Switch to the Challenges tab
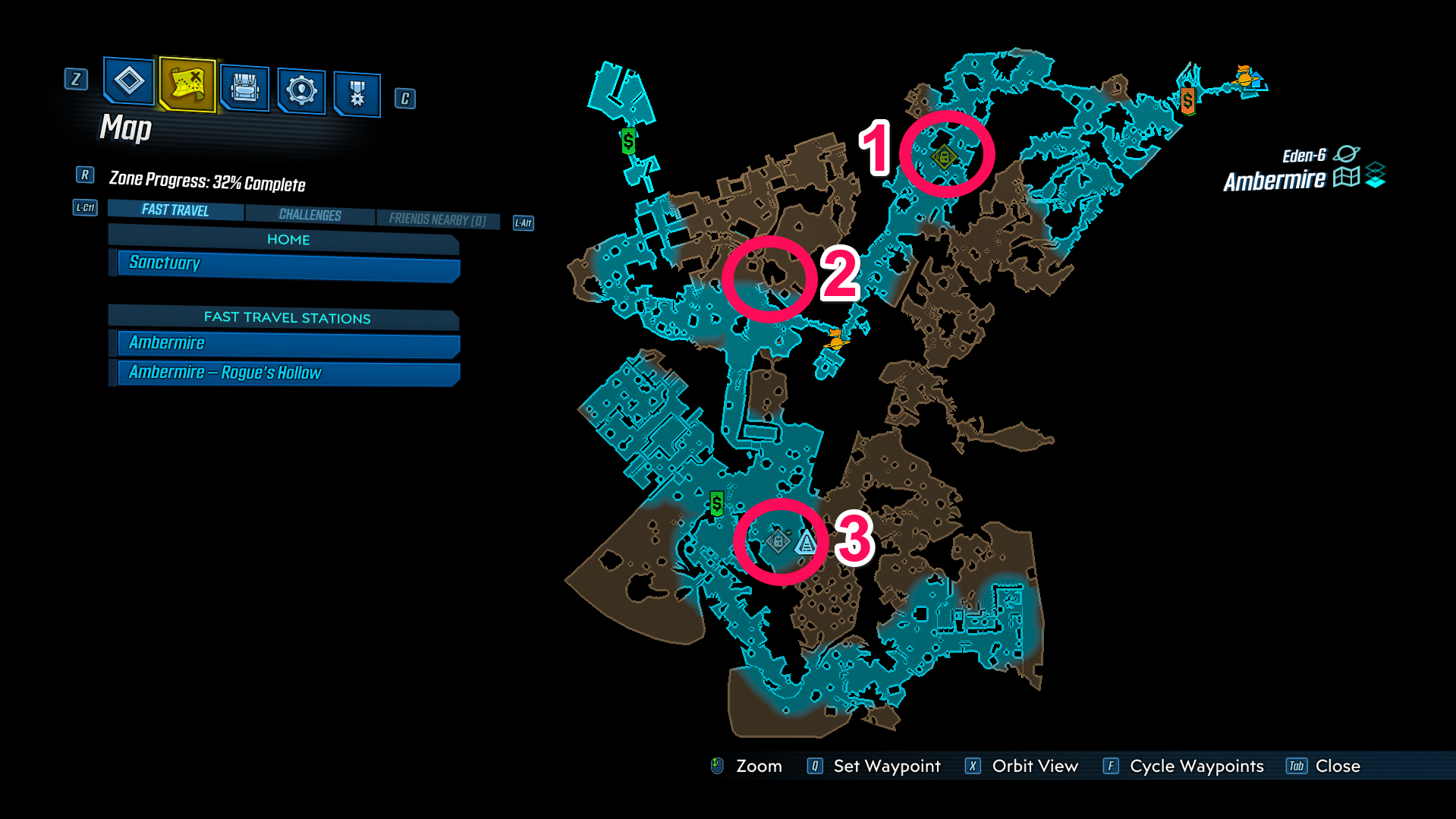 coord(310,214)
